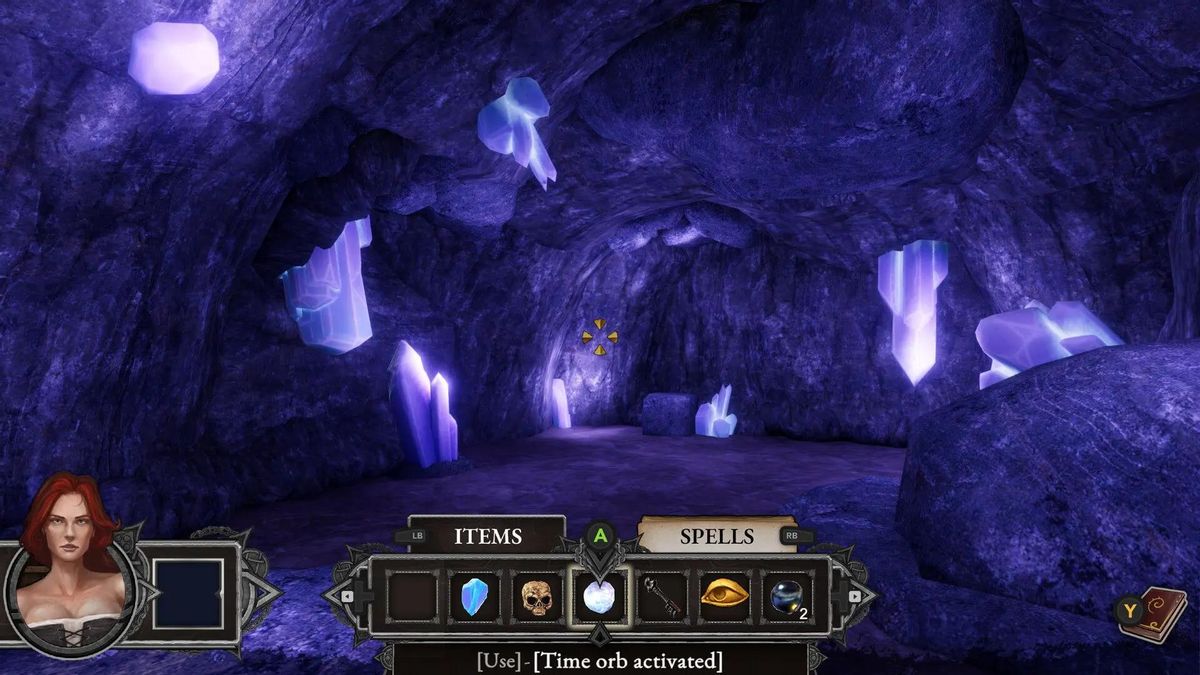
Task: Advance inventory with the right arrow button
Action: coord(857,597)
